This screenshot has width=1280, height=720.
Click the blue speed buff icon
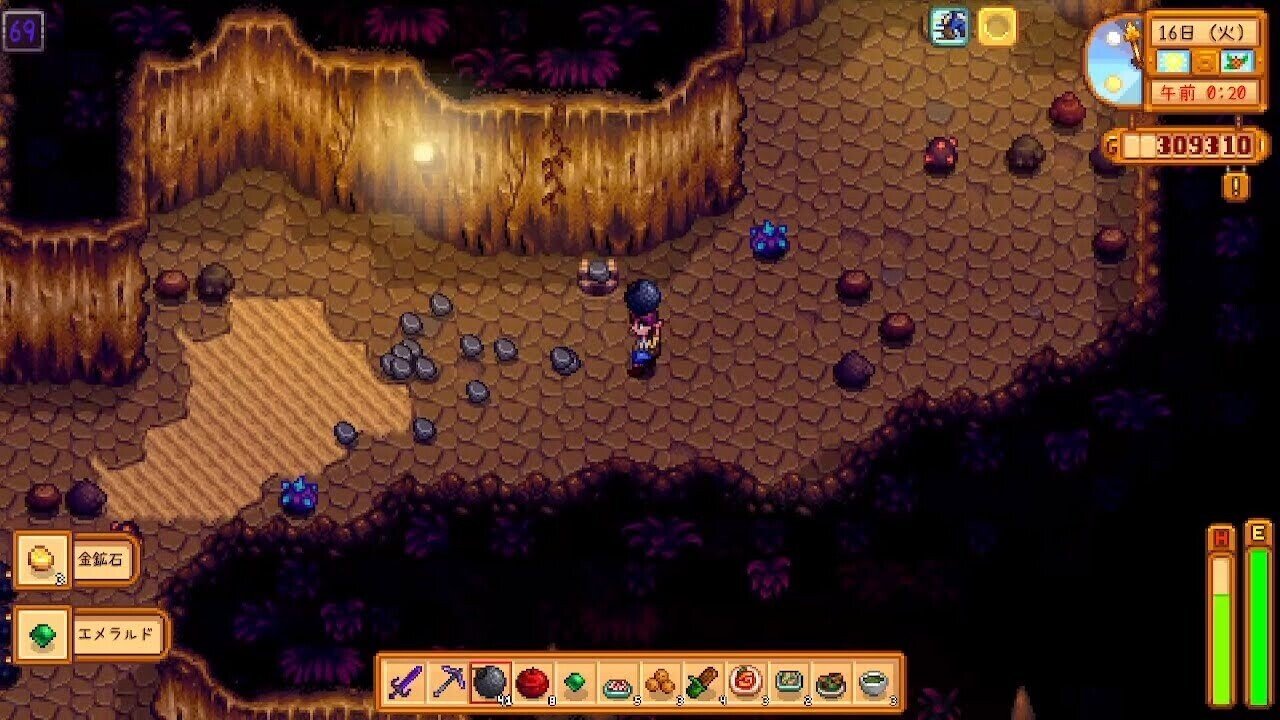[949, 27]
